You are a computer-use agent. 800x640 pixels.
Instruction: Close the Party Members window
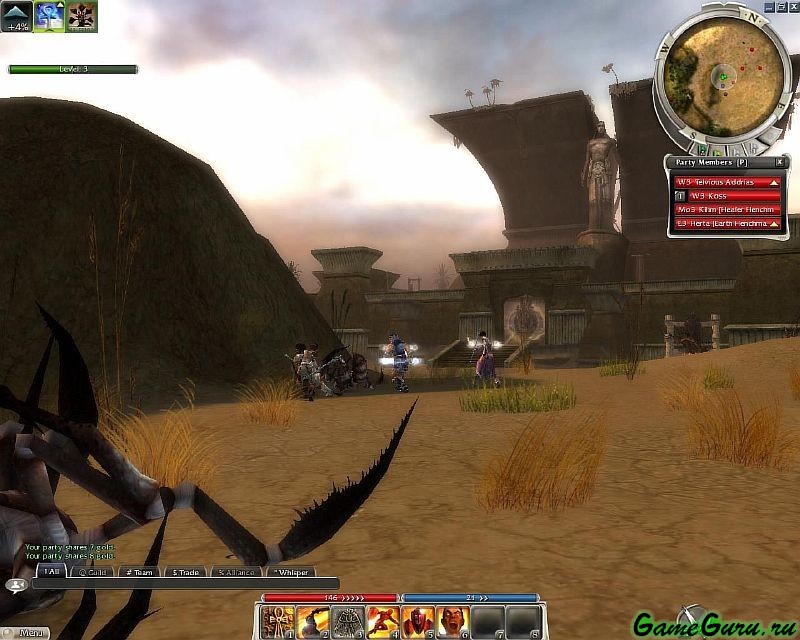tap(780, 162)
